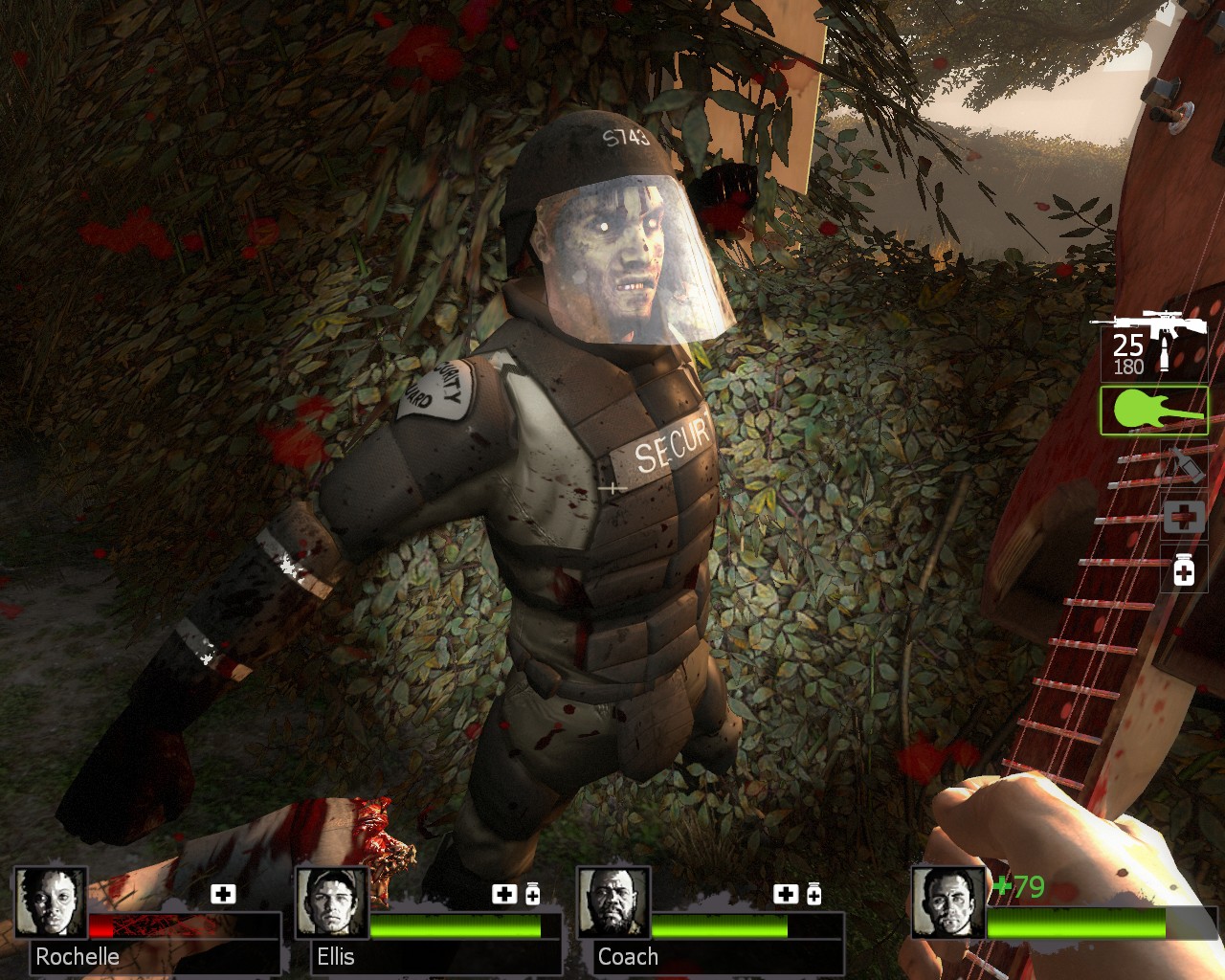
Task: Select the molotov throwable slot
Action: (1185, 466)
